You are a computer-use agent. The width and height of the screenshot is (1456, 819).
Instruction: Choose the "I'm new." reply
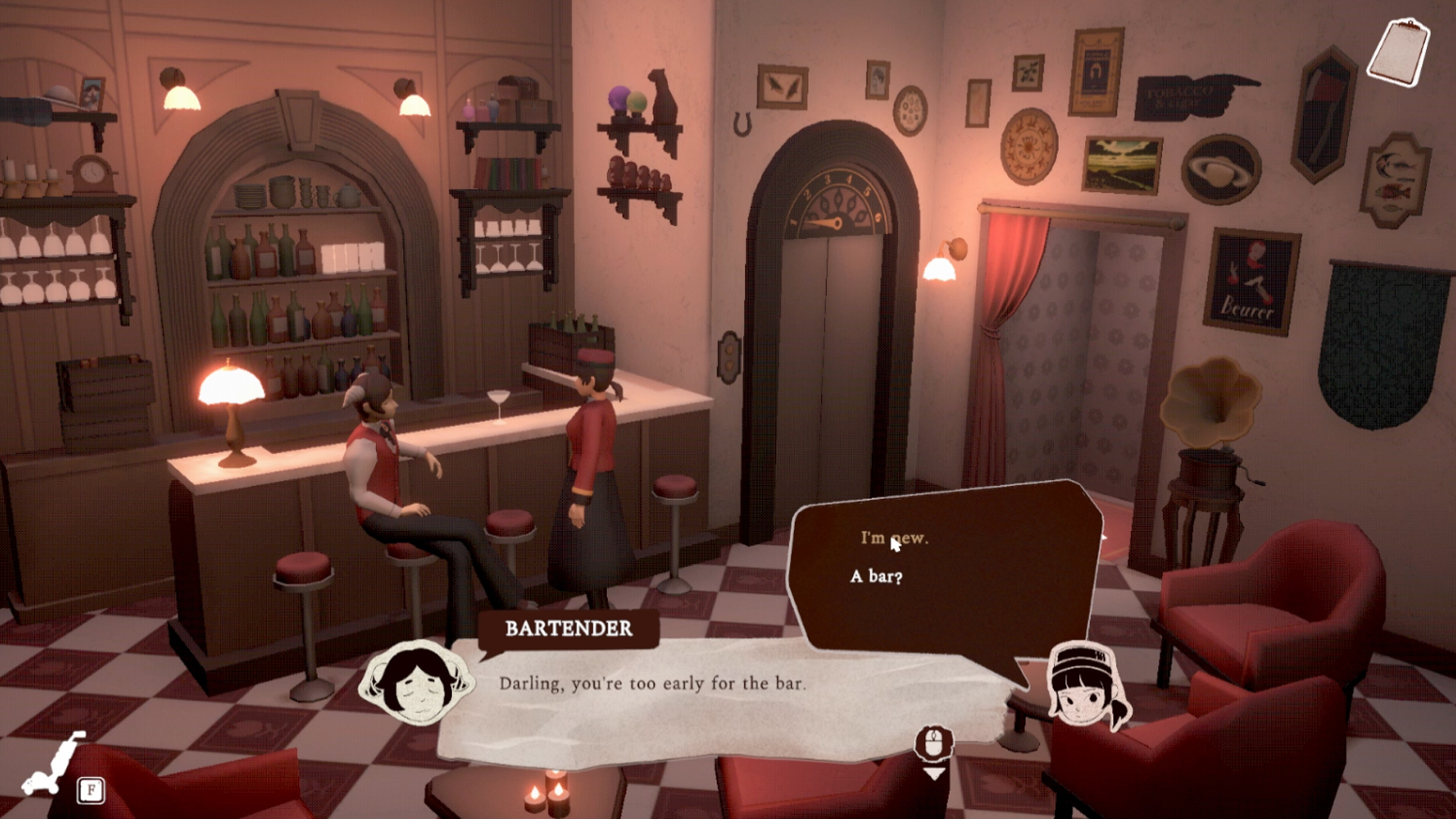[x=894, y=538]
